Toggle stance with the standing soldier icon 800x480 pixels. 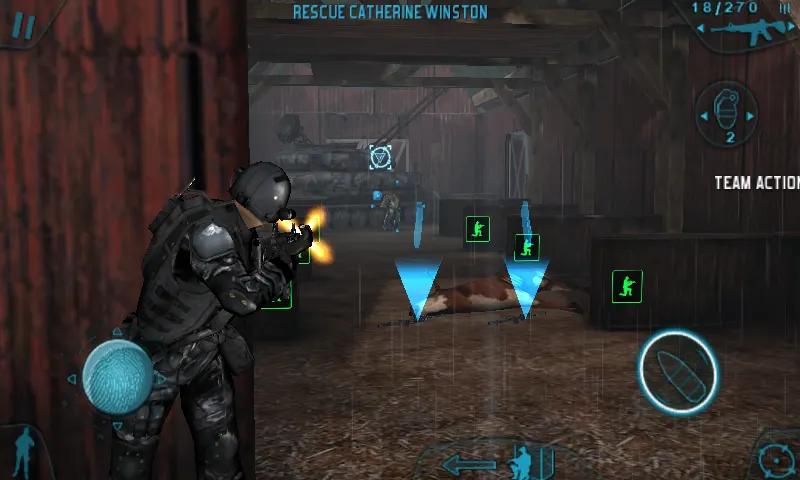(22, 452)
